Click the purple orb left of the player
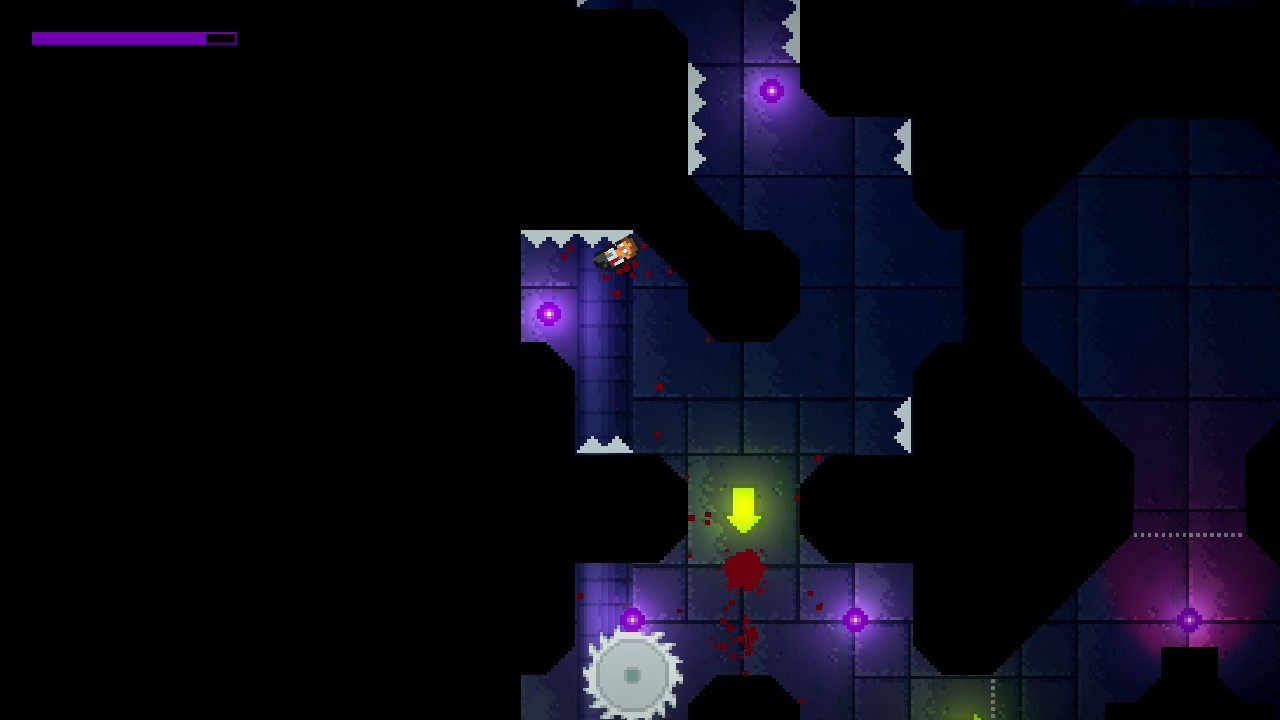The image size is (1280, 720). click(x=548, y=312)
